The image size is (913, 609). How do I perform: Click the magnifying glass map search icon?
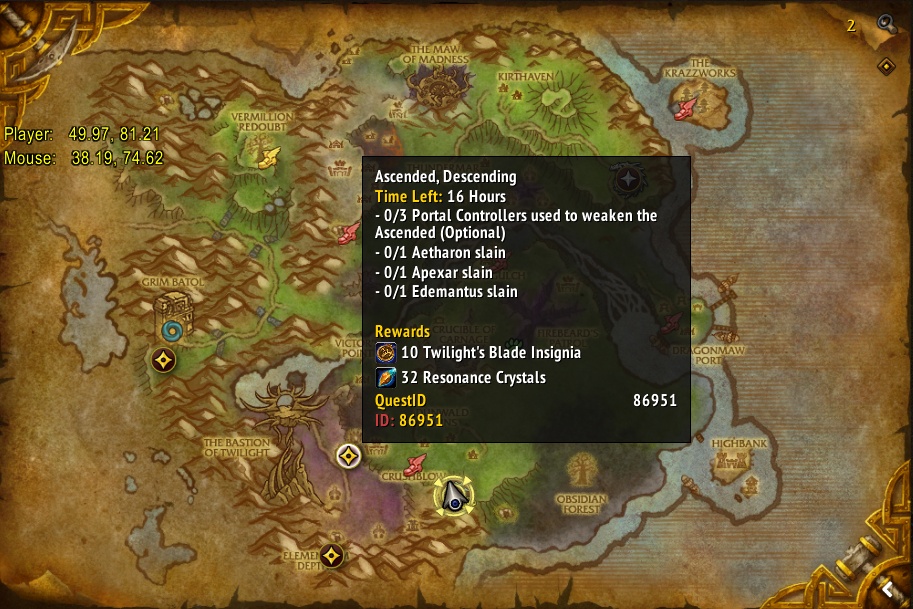coord(885,23)
